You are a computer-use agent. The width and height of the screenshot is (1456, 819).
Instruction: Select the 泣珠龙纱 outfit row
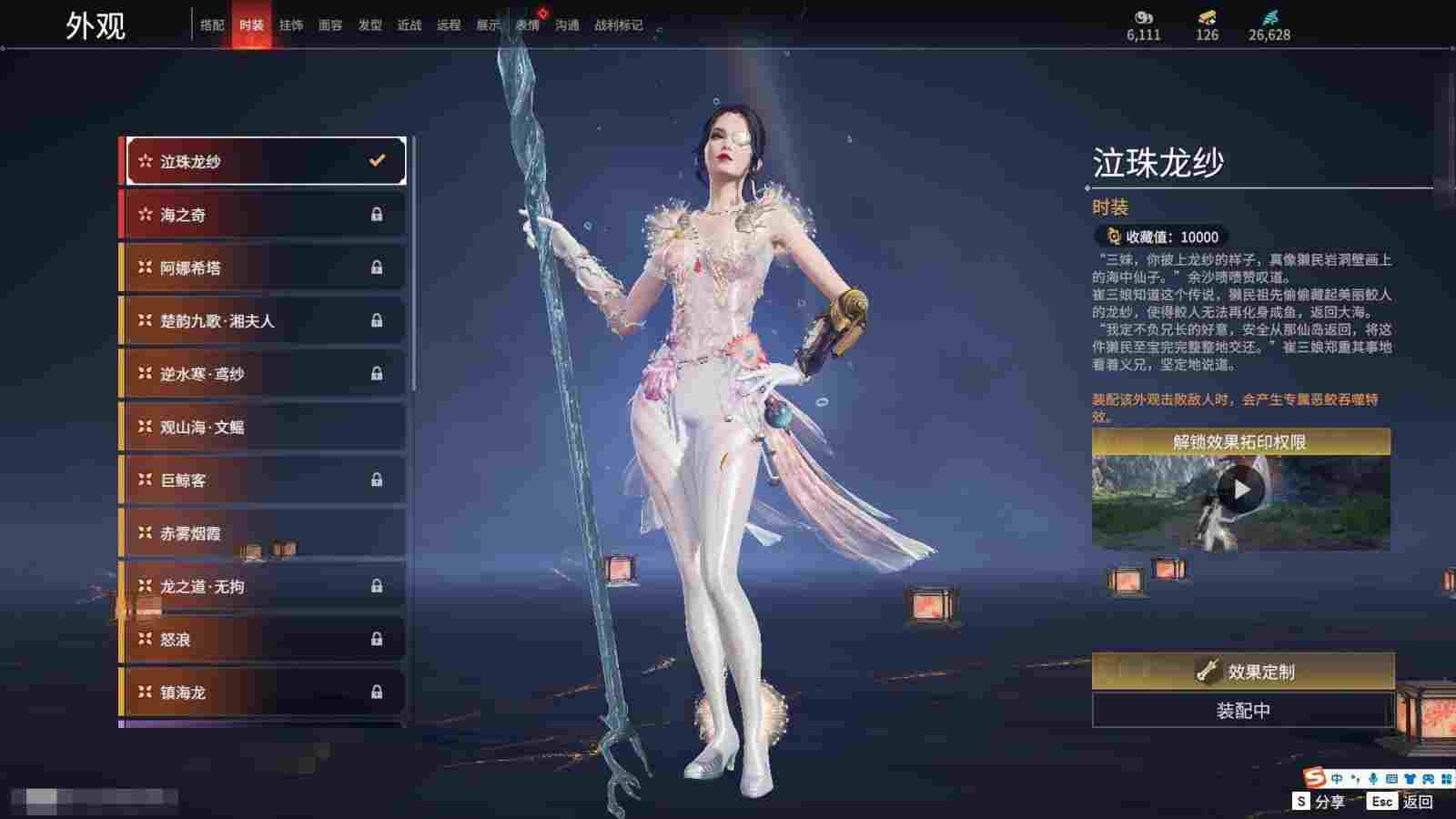[264, 162]
